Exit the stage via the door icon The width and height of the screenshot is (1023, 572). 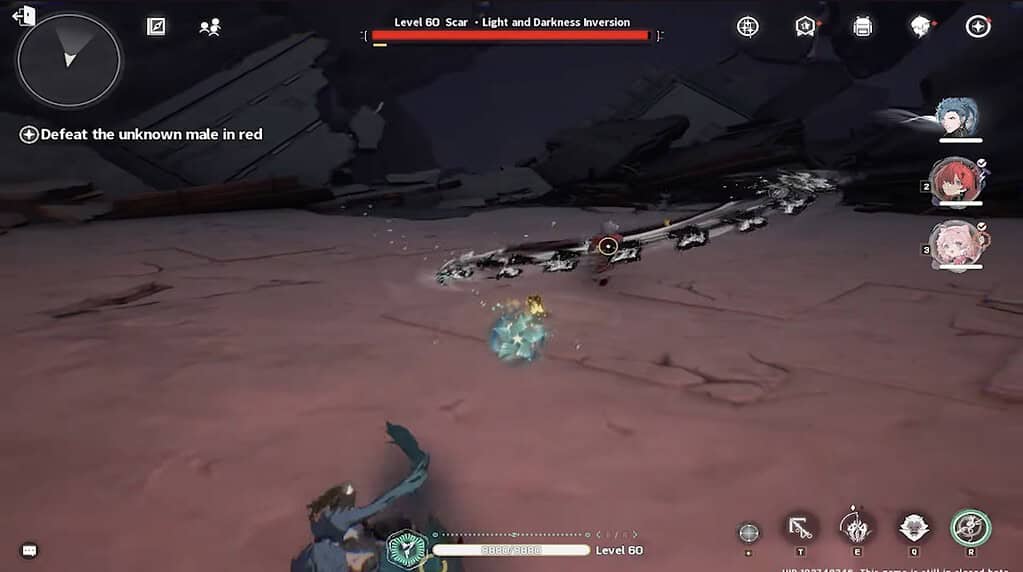click(23, 15)
